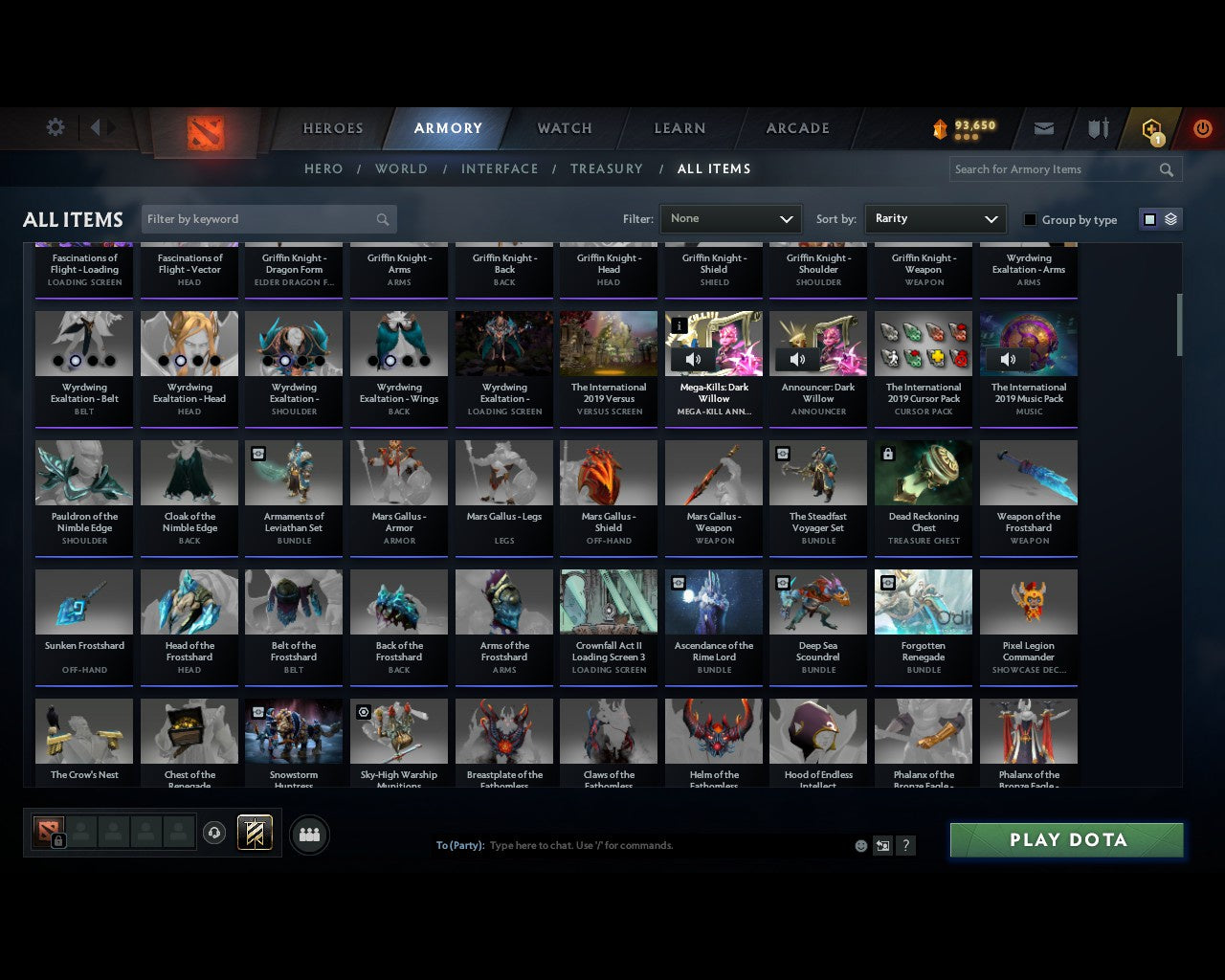Click the party invite friends icon
This screenshot has height=980, width=1225.
[308, 835]
